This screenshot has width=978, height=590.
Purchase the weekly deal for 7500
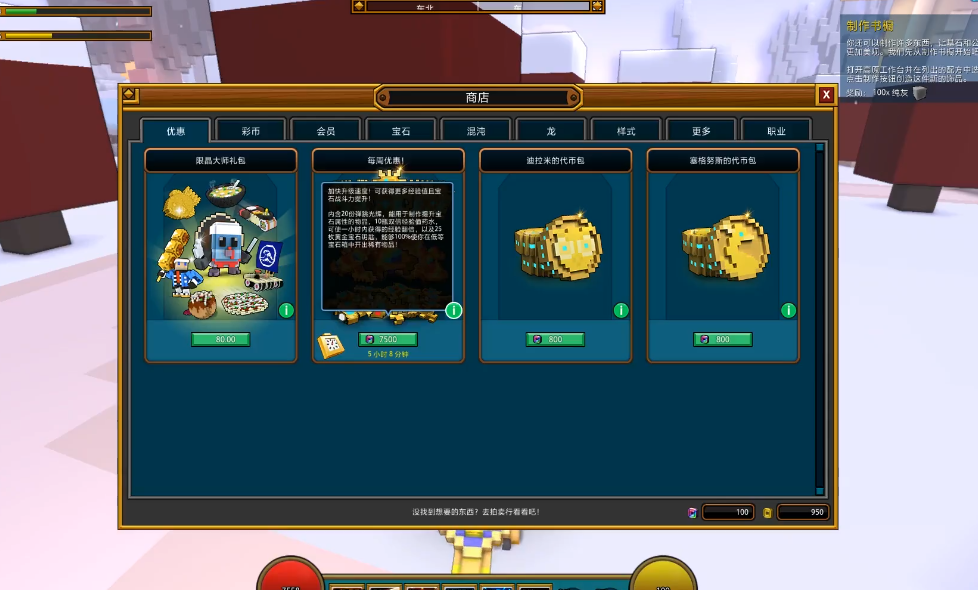coord(388,340)
